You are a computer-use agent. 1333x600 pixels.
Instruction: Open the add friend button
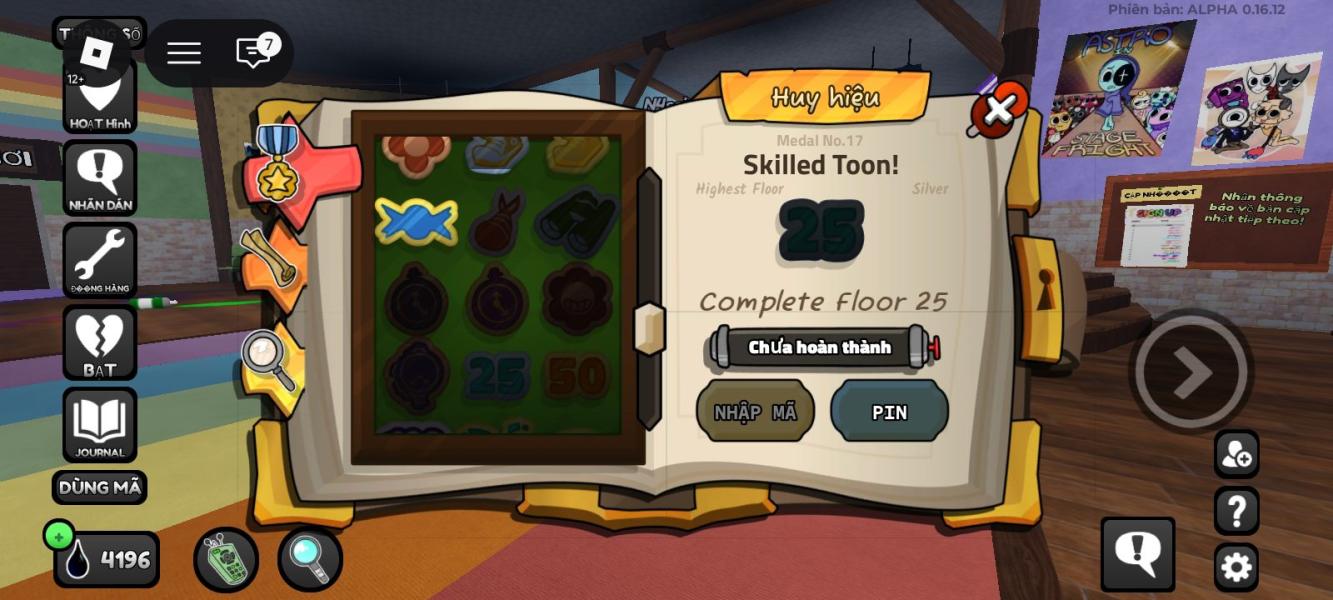[1236, 455]
